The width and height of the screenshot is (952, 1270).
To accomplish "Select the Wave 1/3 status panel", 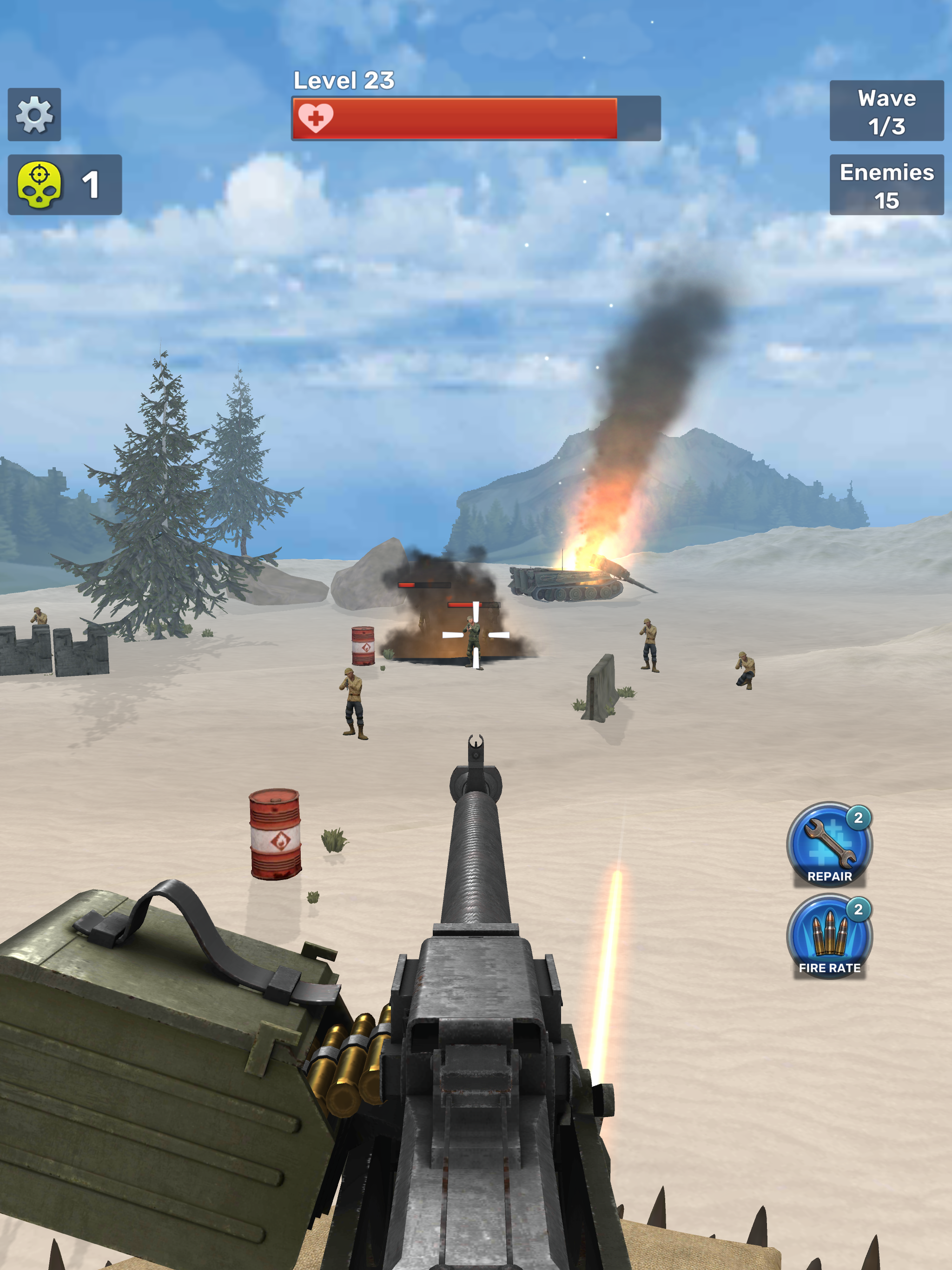I will click(887, 113).
